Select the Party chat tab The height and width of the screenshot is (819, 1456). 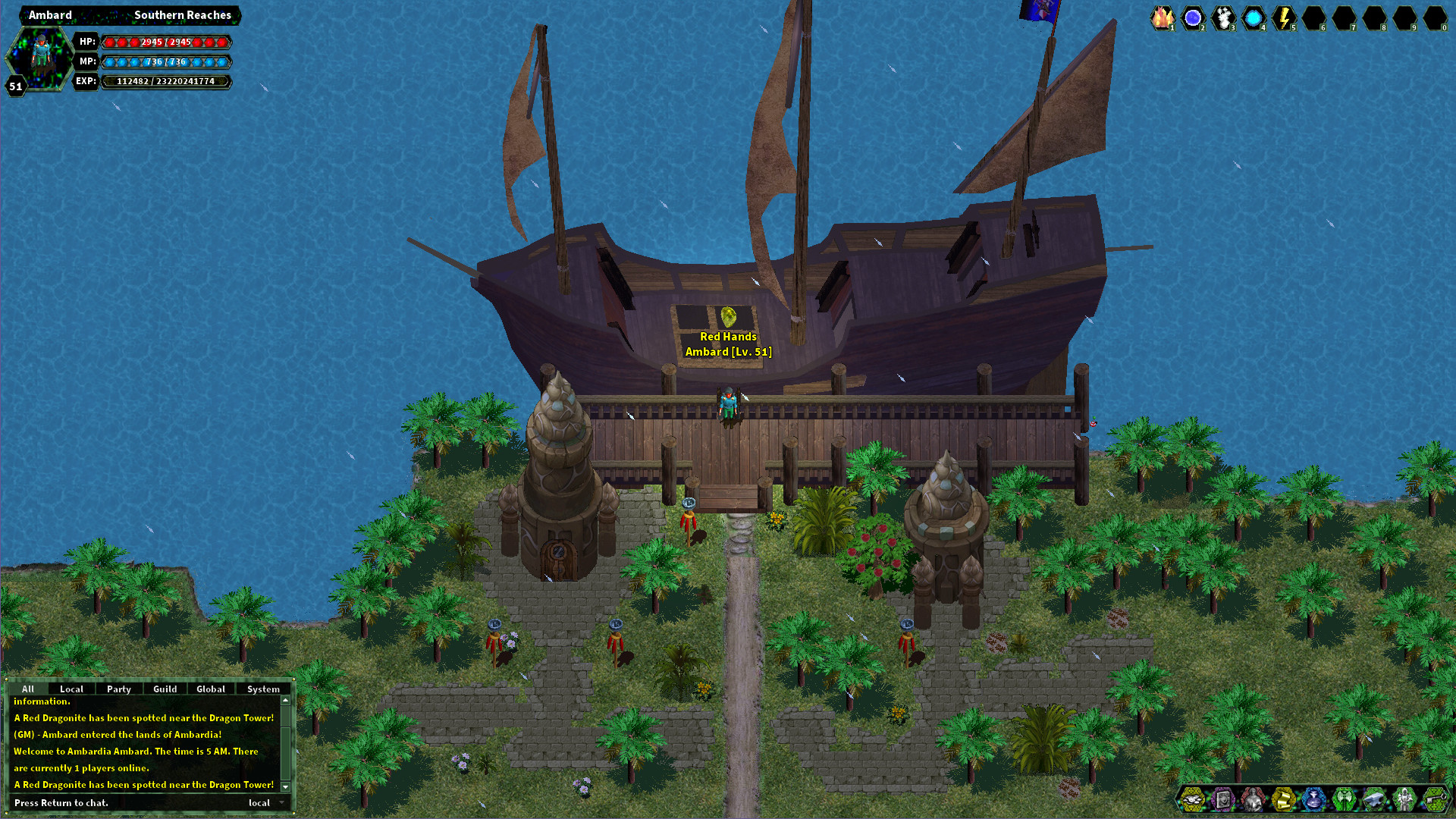click(x=119, y=689)
